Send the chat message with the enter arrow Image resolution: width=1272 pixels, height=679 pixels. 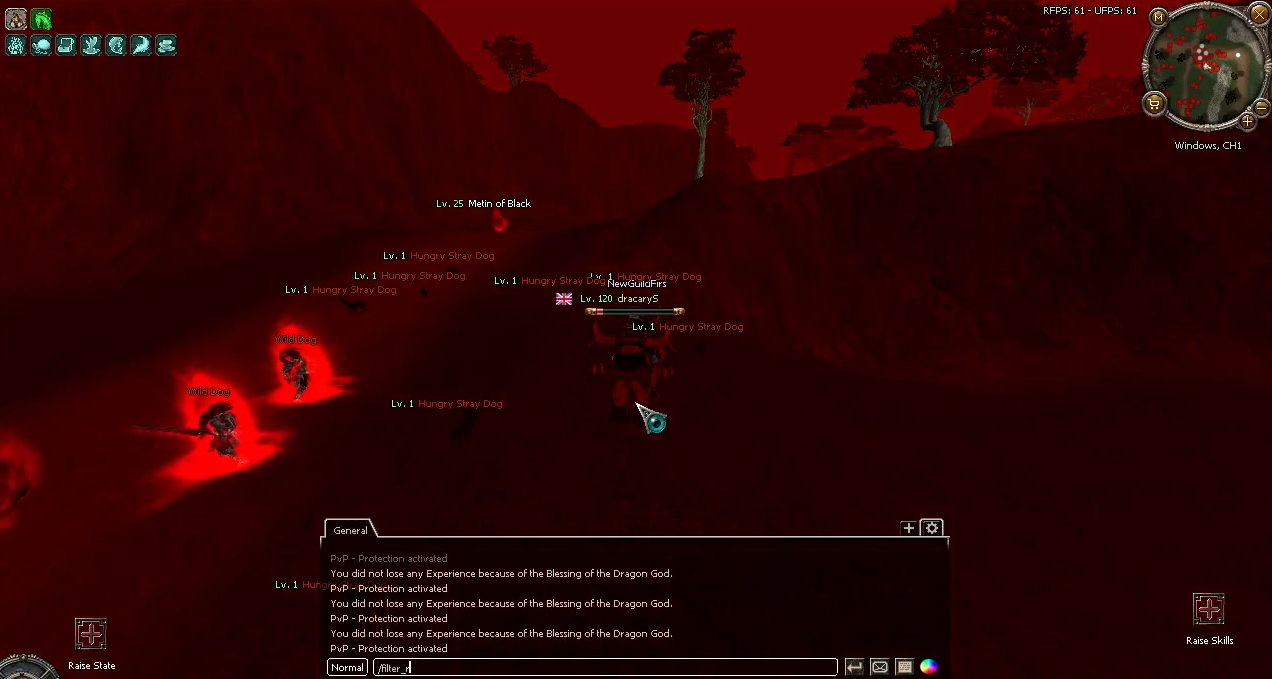pyautogui.click(x=854, y=667)
